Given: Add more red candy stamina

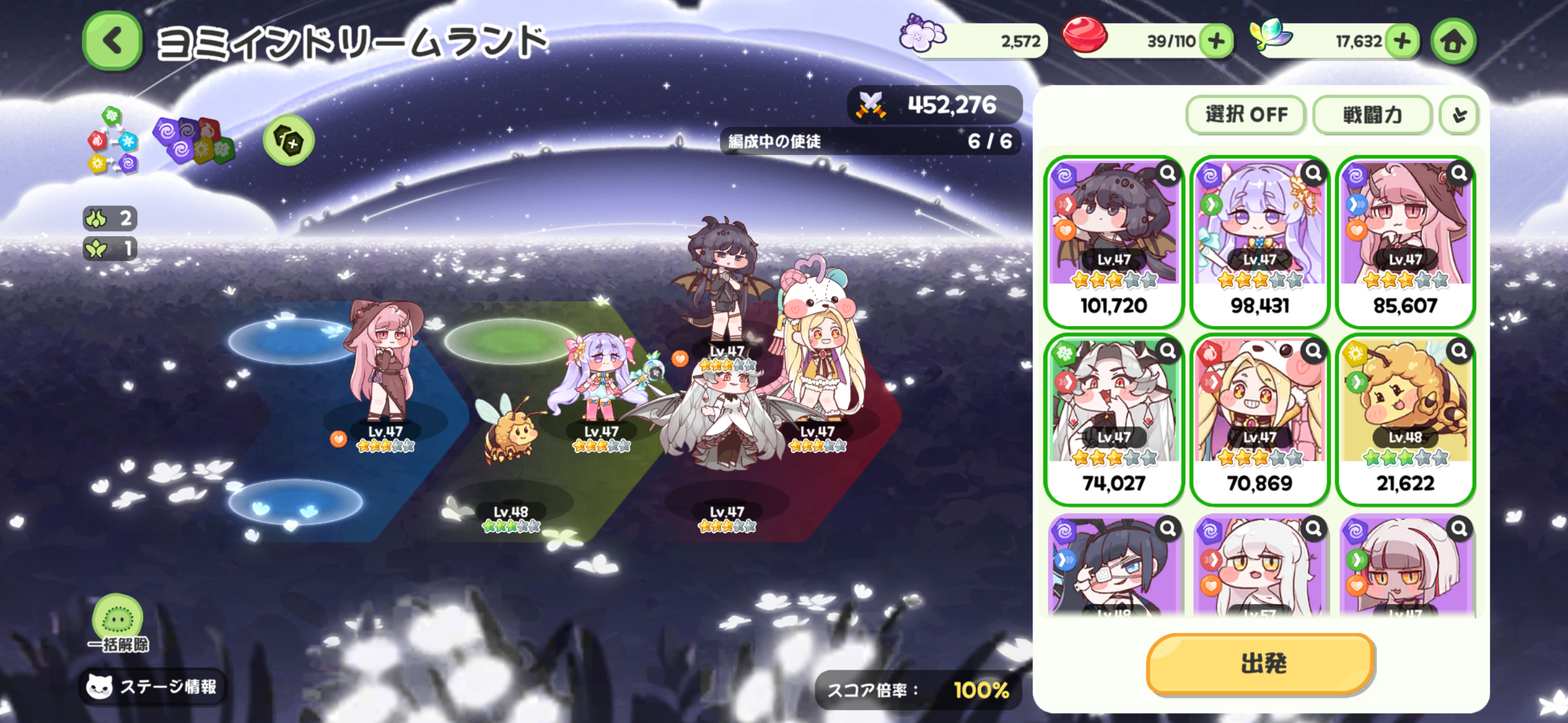Looking at the screenshot, I should click(x=1216, y=42).
